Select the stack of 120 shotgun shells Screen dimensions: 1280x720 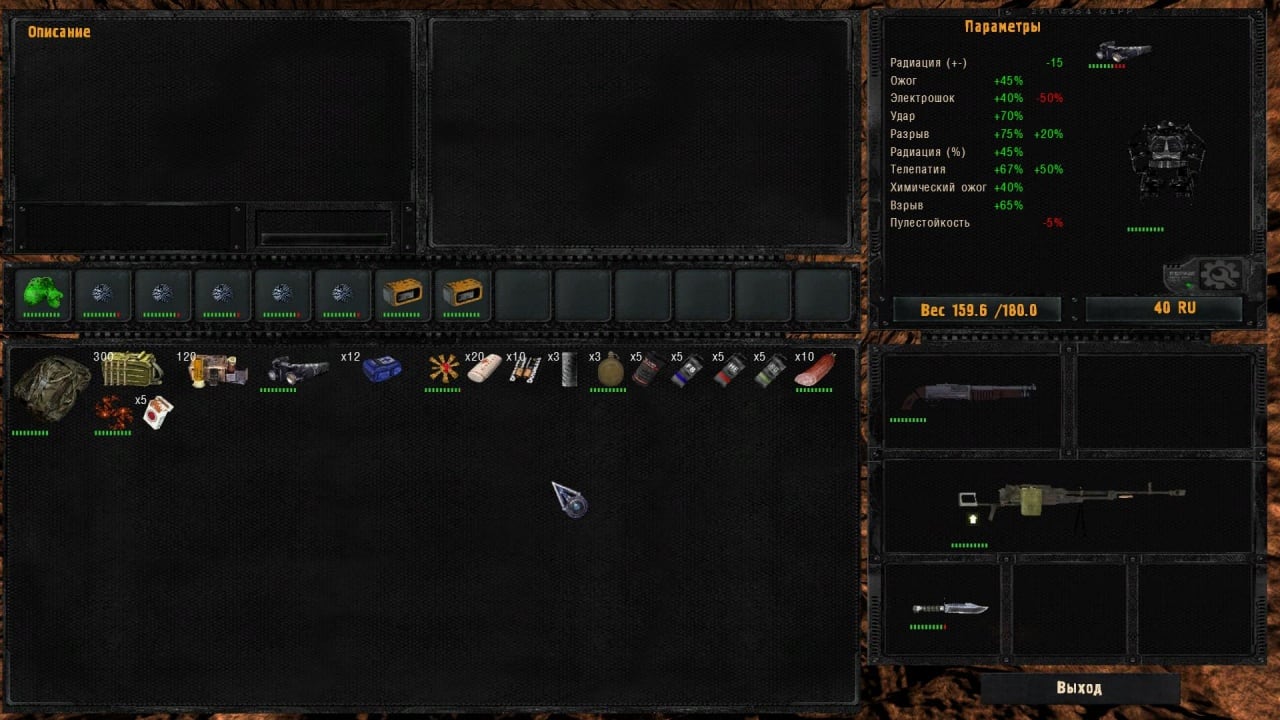click(218, 371)
